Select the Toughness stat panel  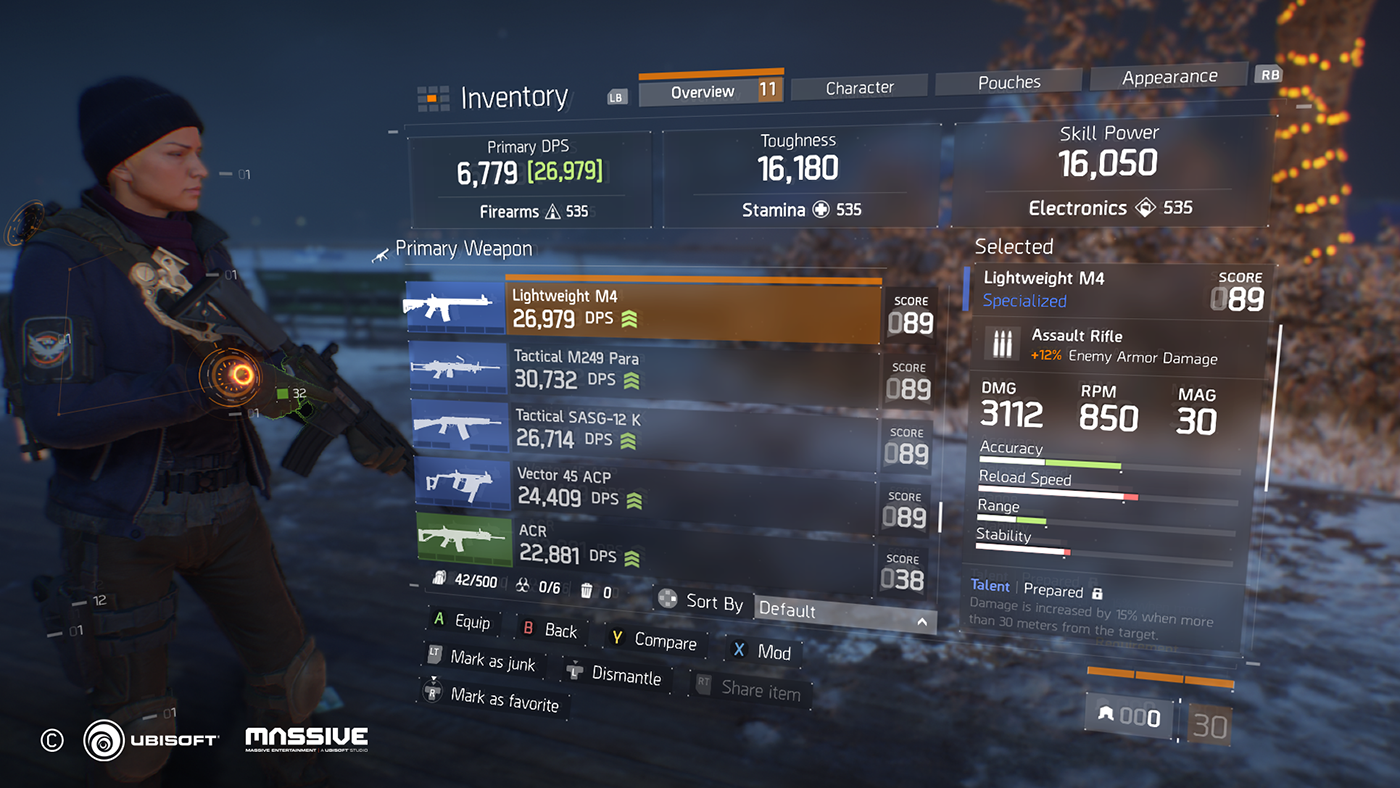(800, 176)
